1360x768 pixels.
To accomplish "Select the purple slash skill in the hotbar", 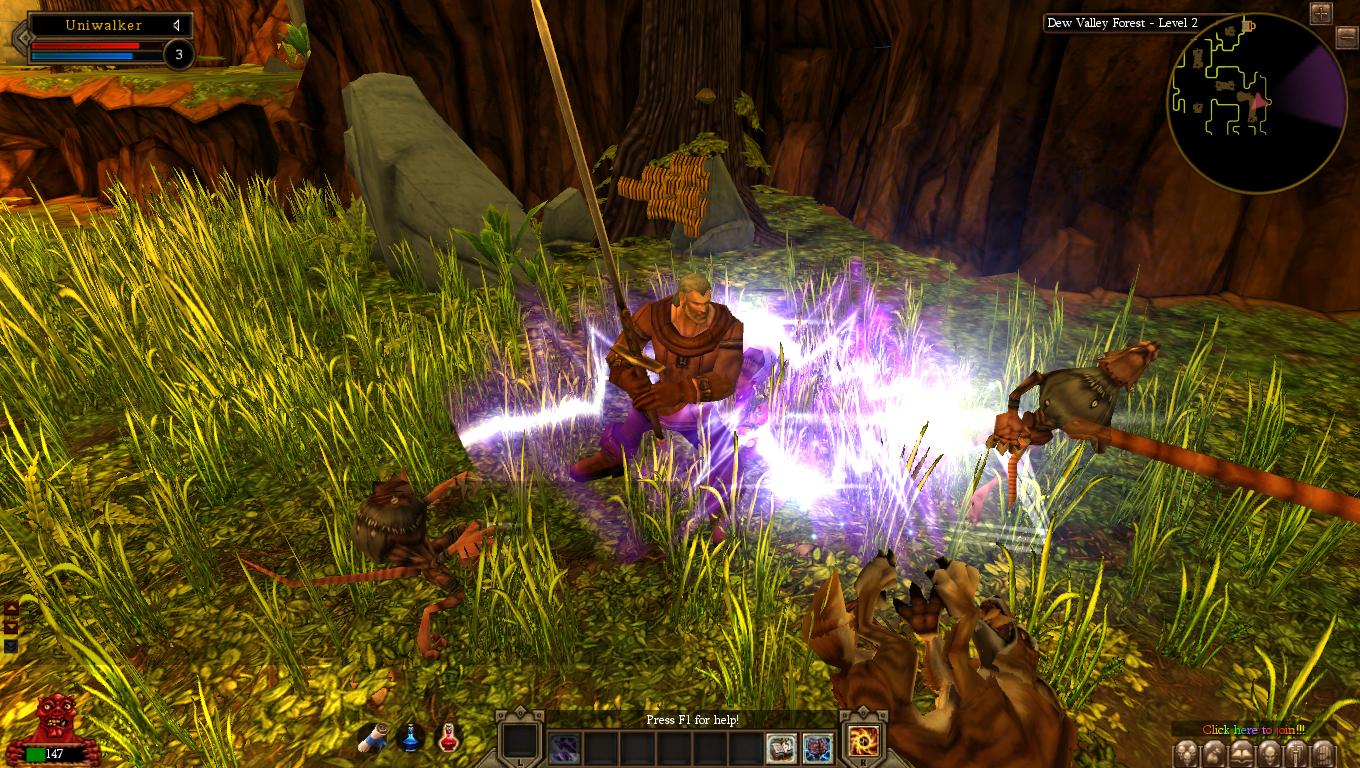I will (564, 747).
